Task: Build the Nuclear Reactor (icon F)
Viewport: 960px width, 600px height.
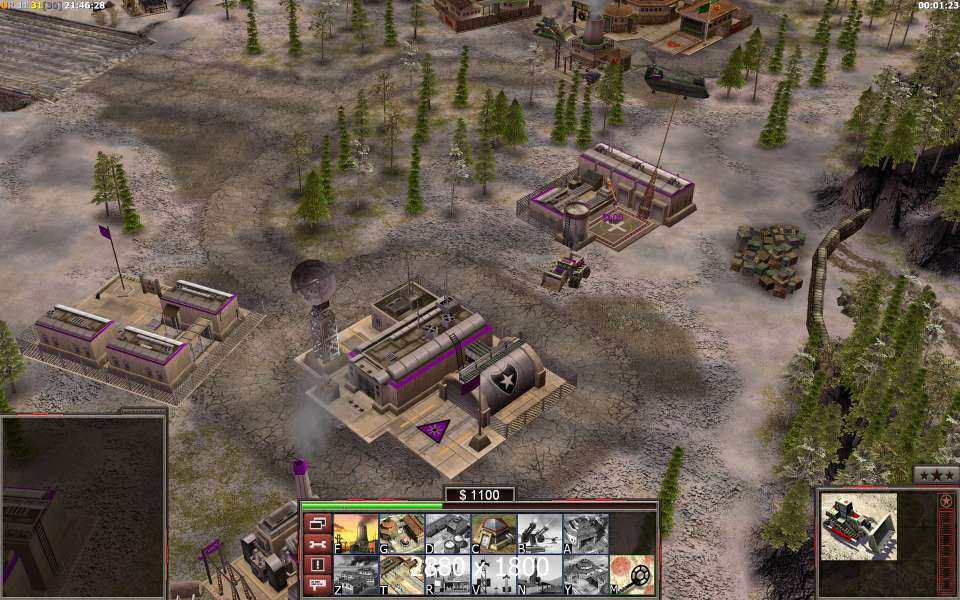Action: click(x=354, y=534)
